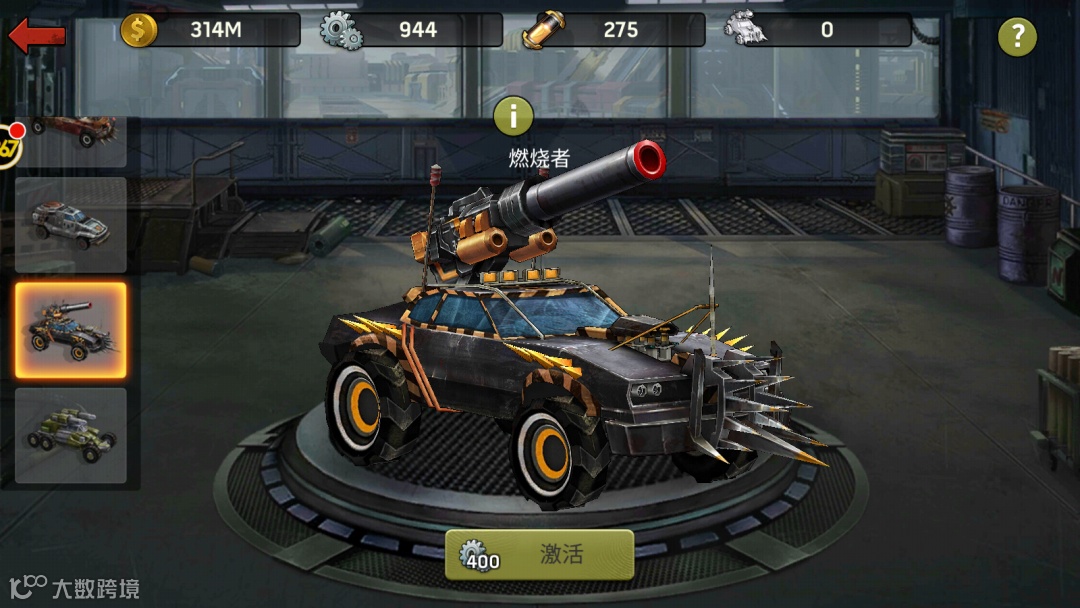Choose the highlighted black cannon car thumbnail
The height and width of the screenshot is (608, 1080).
(71, 330)
